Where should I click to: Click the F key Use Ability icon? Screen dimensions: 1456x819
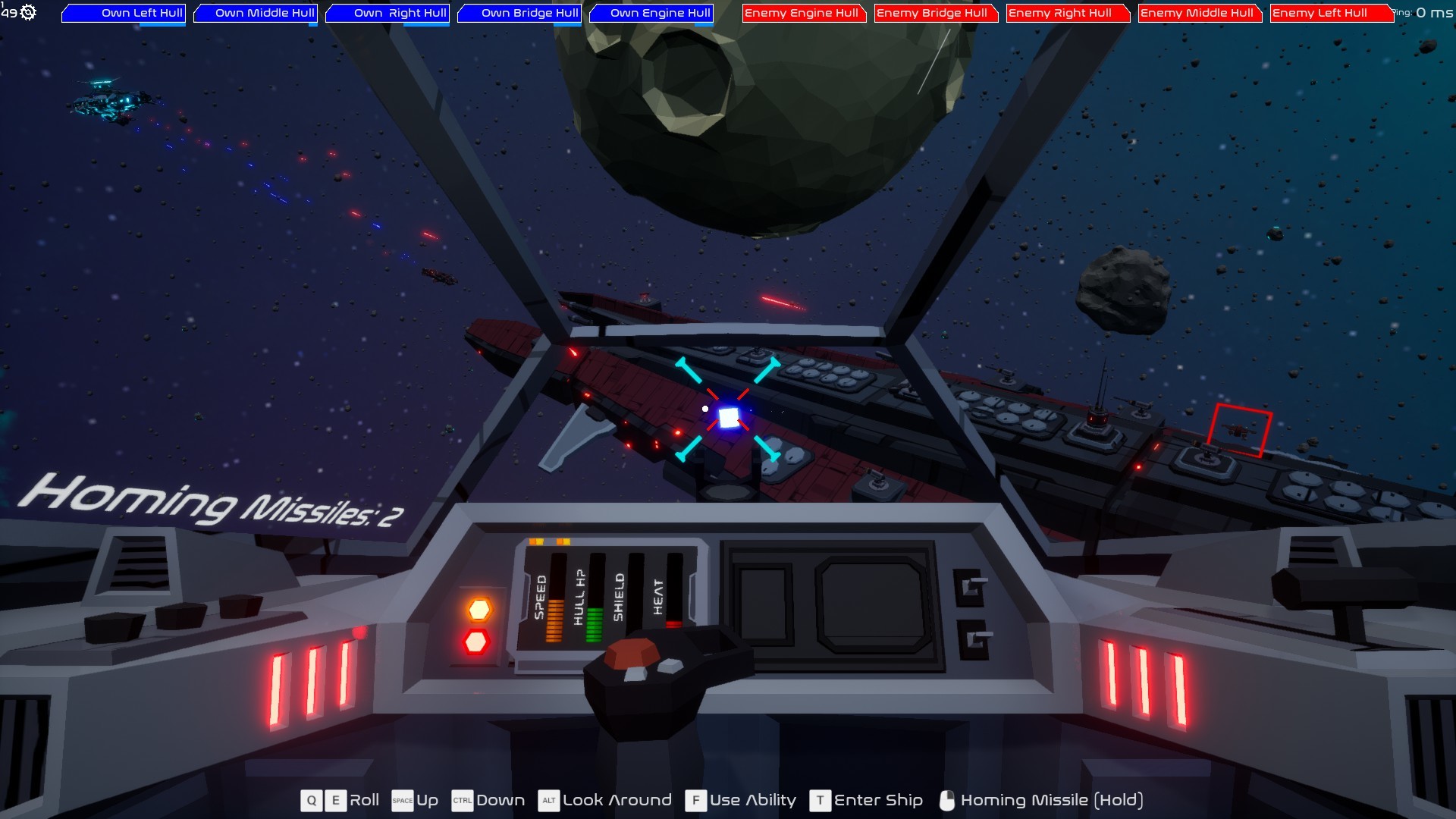tap(696, 800)
